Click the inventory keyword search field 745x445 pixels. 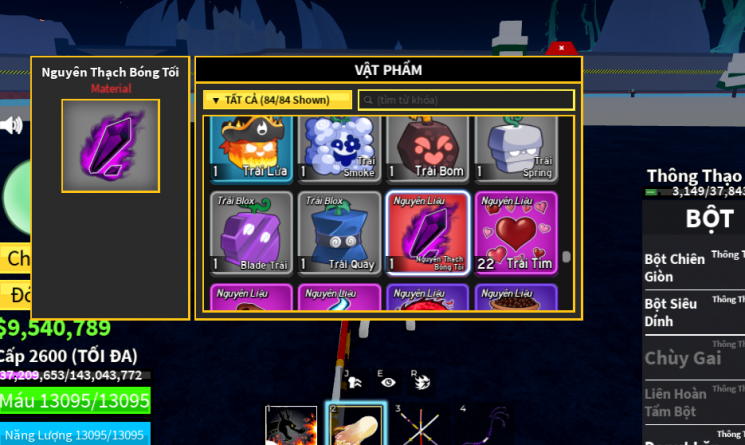pyautogui.click(x=466, y=100)
